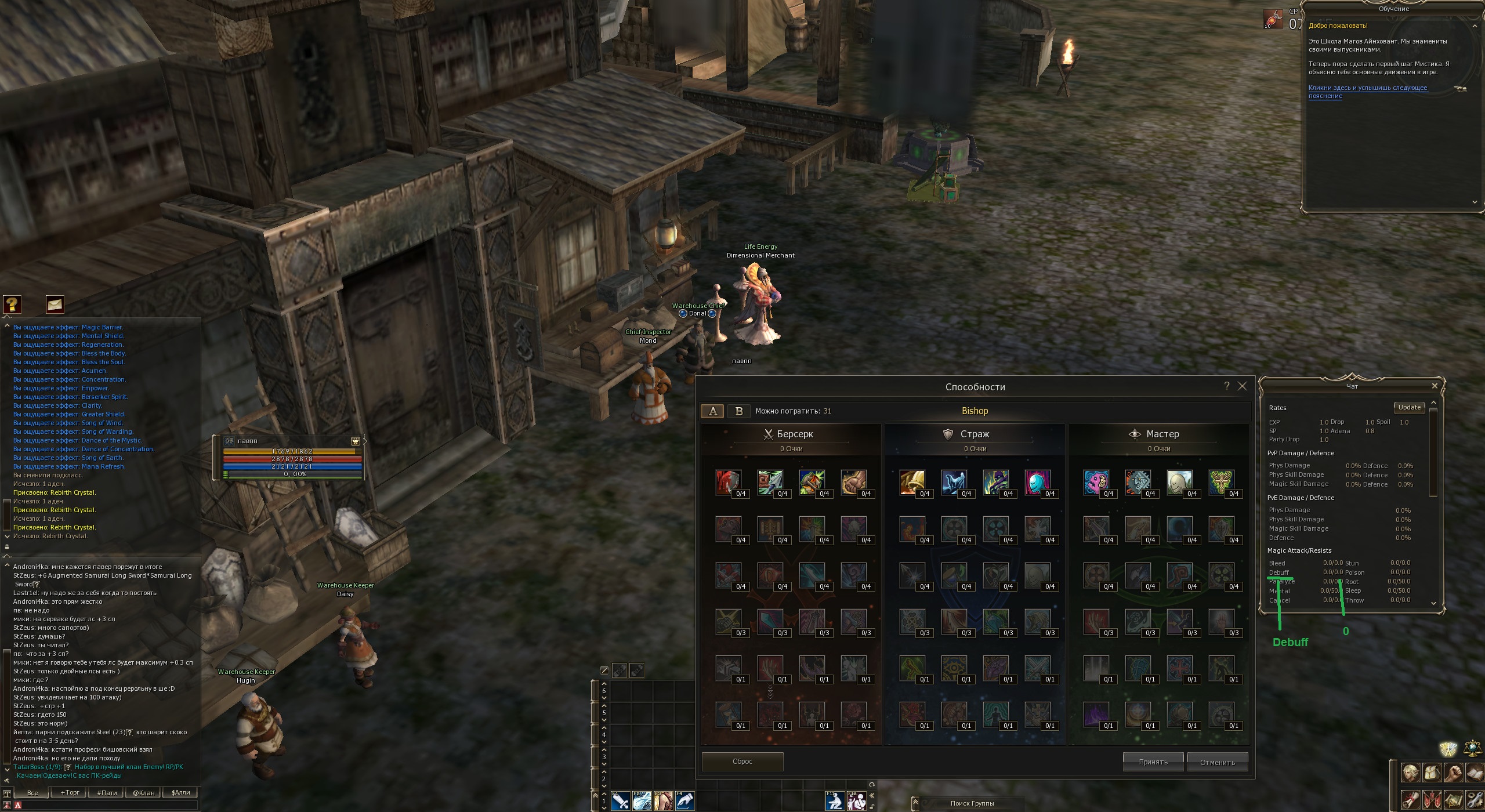The width and height of the screenshot is (1485, 812).
Task: Open the @Клан chat tab
Action: click(x=144, y=792)
